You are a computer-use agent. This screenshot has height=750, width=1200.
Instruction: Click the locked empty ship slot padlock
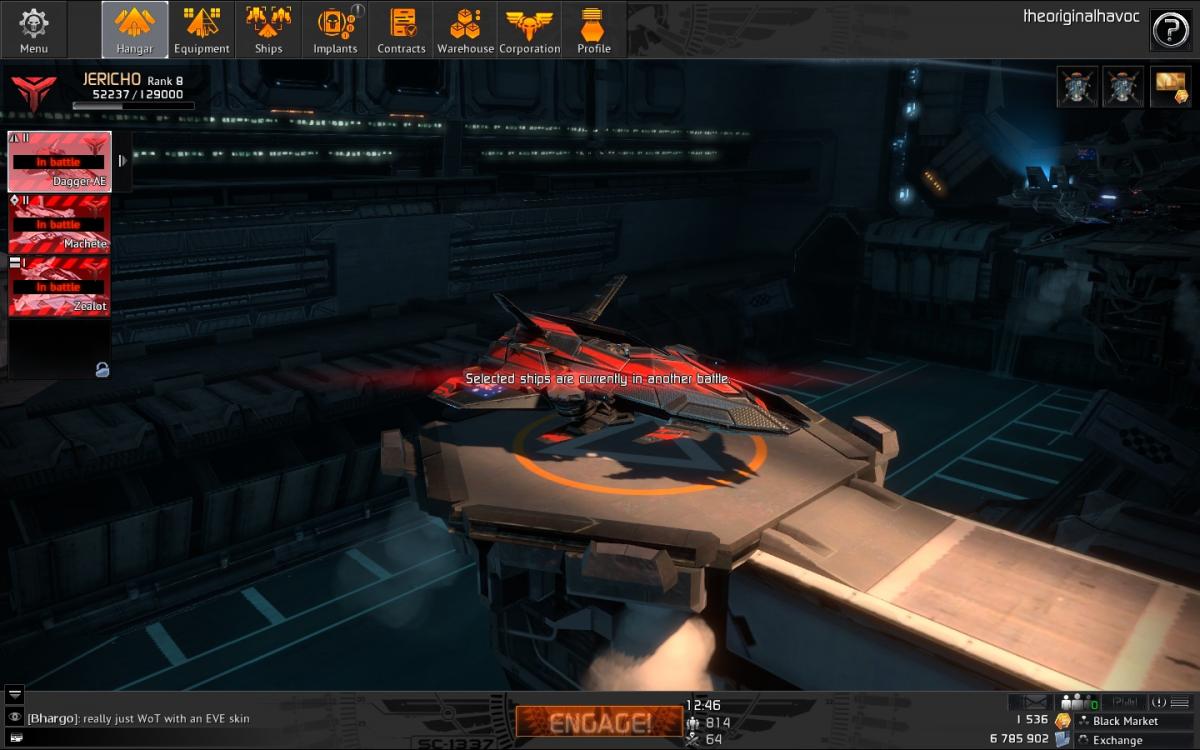[101, 370]
